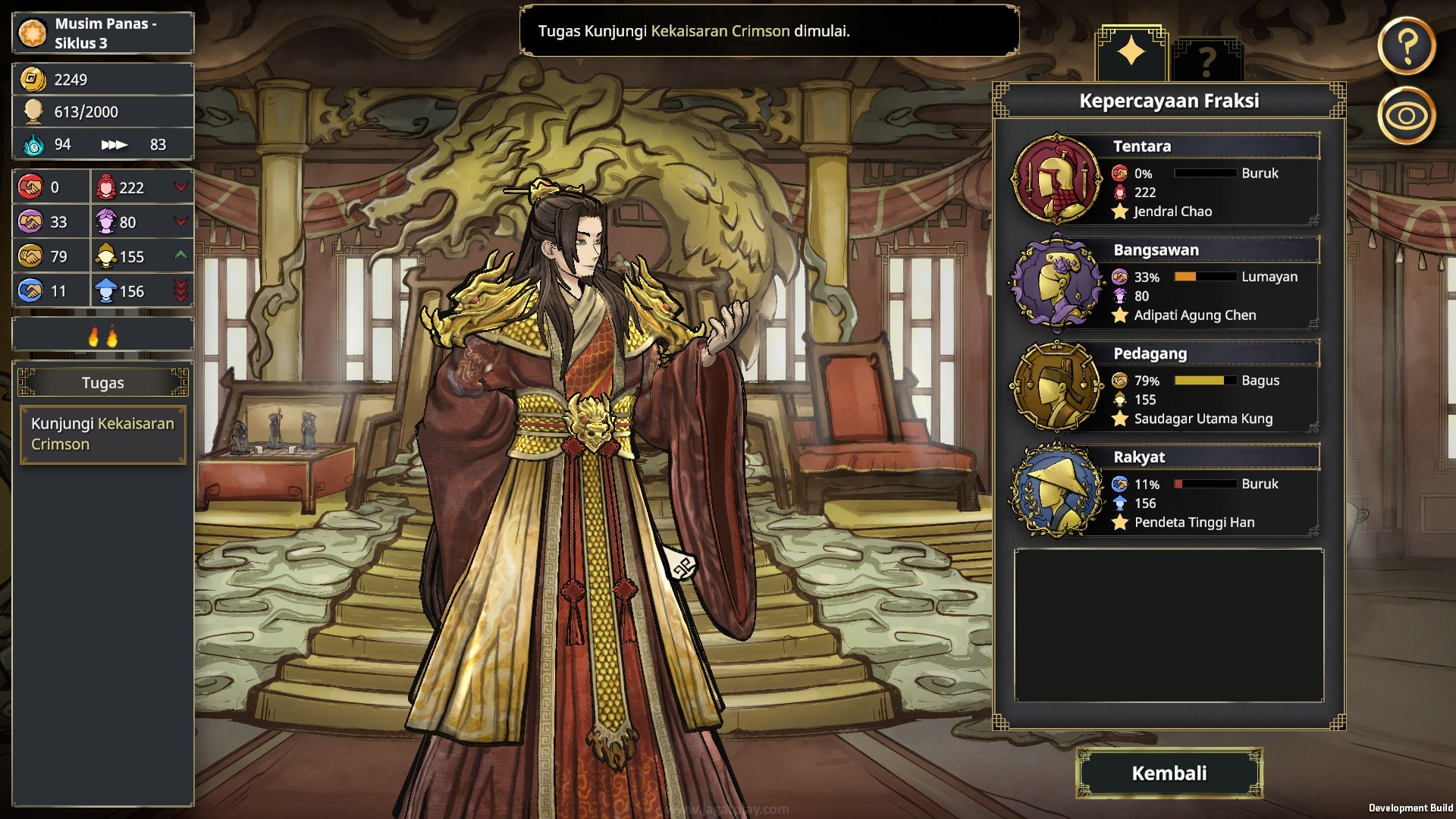The height and width of the screenshot is (819, 1456).
Task: Select the population head icon
Action: coord(32,111)
